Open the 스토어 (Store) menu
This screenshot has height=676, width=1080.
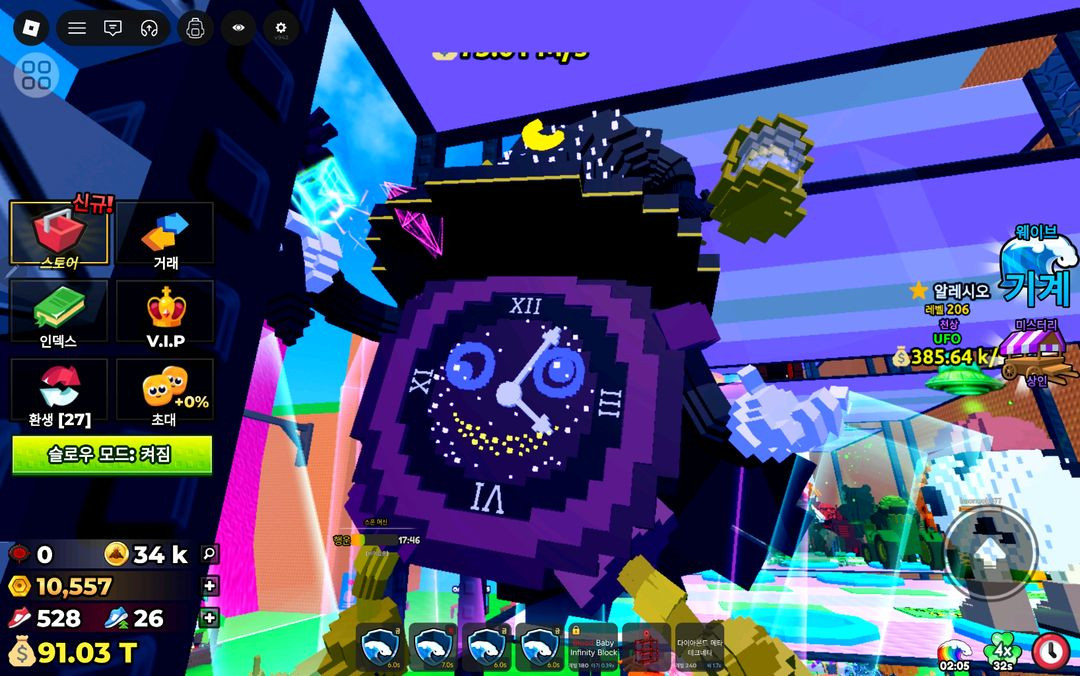[59, 234]
